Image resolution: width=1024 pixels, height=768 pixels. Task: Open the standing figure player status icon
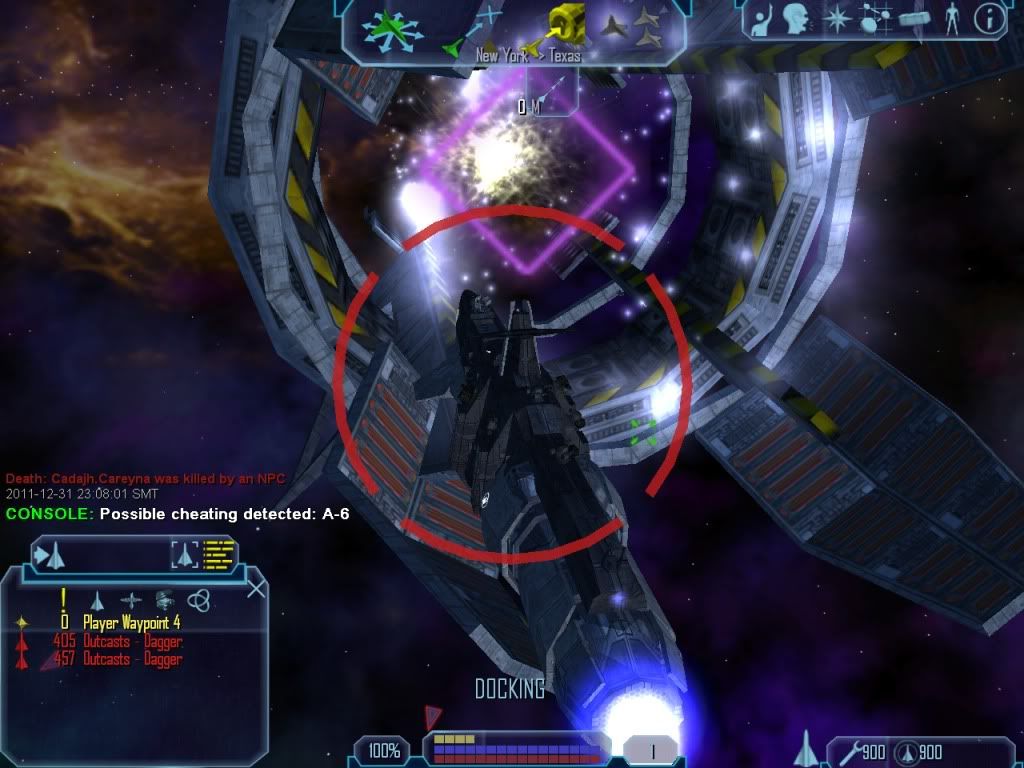(952, 18)
